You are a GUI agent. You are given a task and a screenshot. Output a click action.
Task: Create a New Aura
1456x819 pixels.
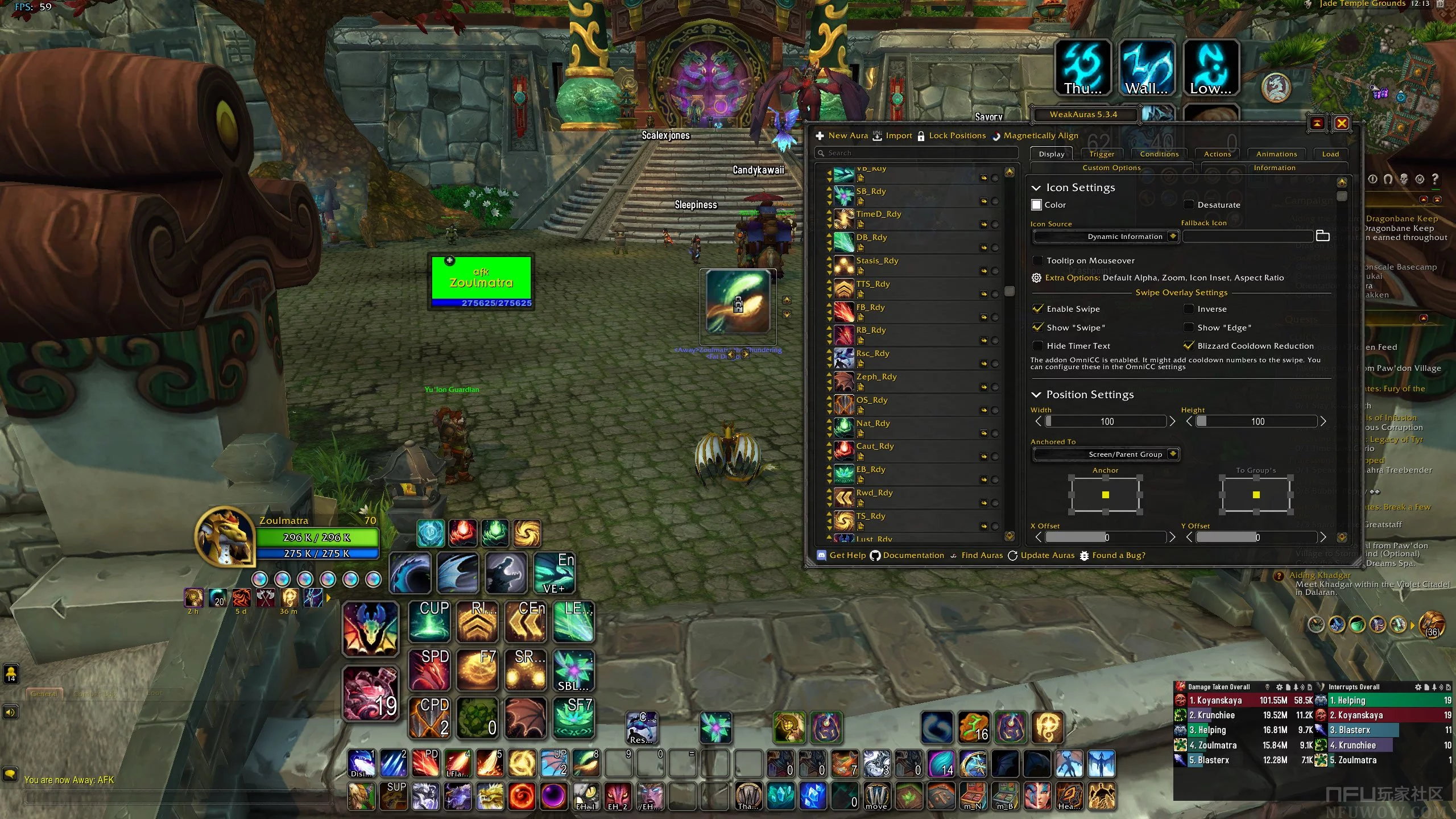842,136
